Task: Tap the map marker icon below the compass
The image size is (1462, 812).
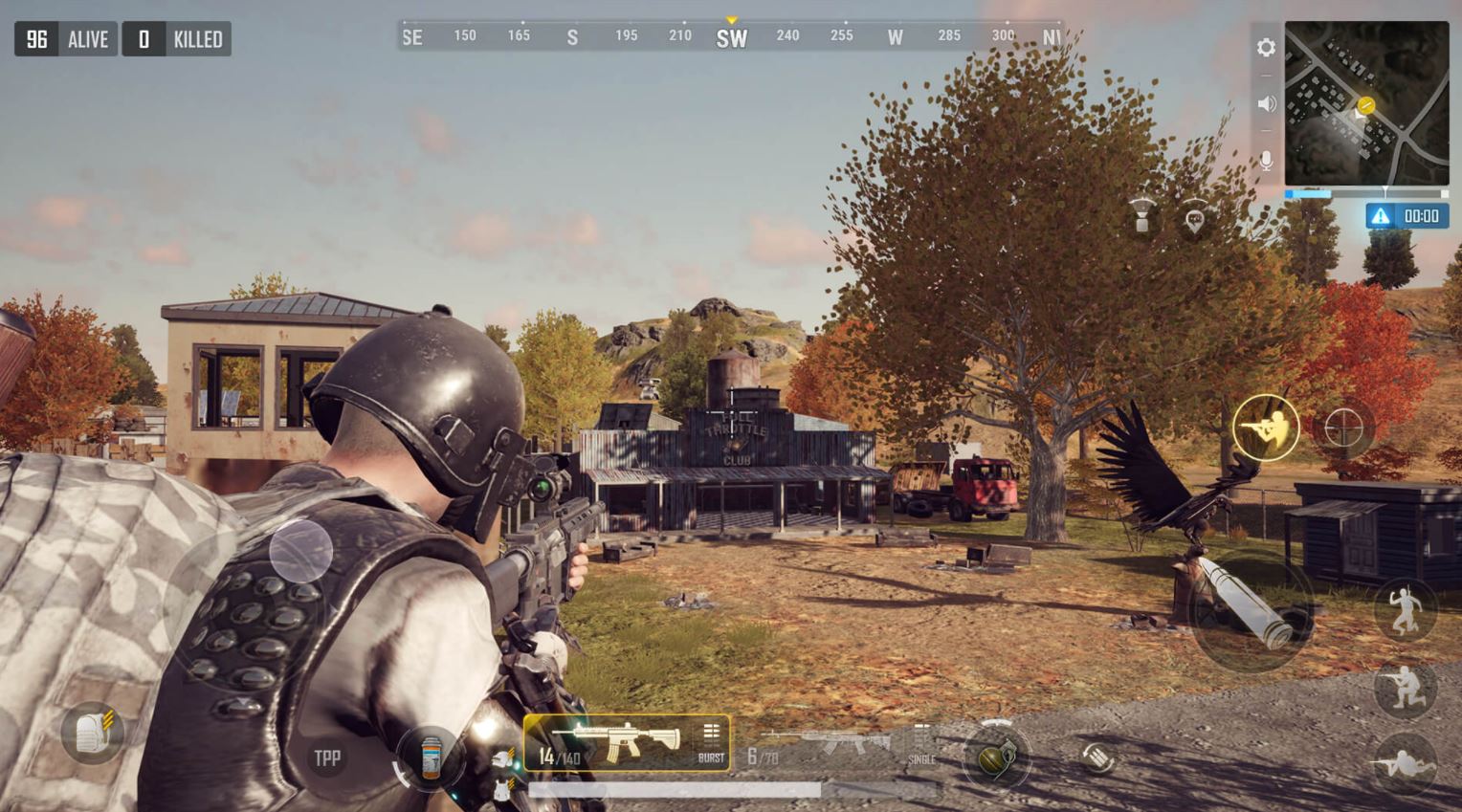Action: click(x=1193, y=216)
